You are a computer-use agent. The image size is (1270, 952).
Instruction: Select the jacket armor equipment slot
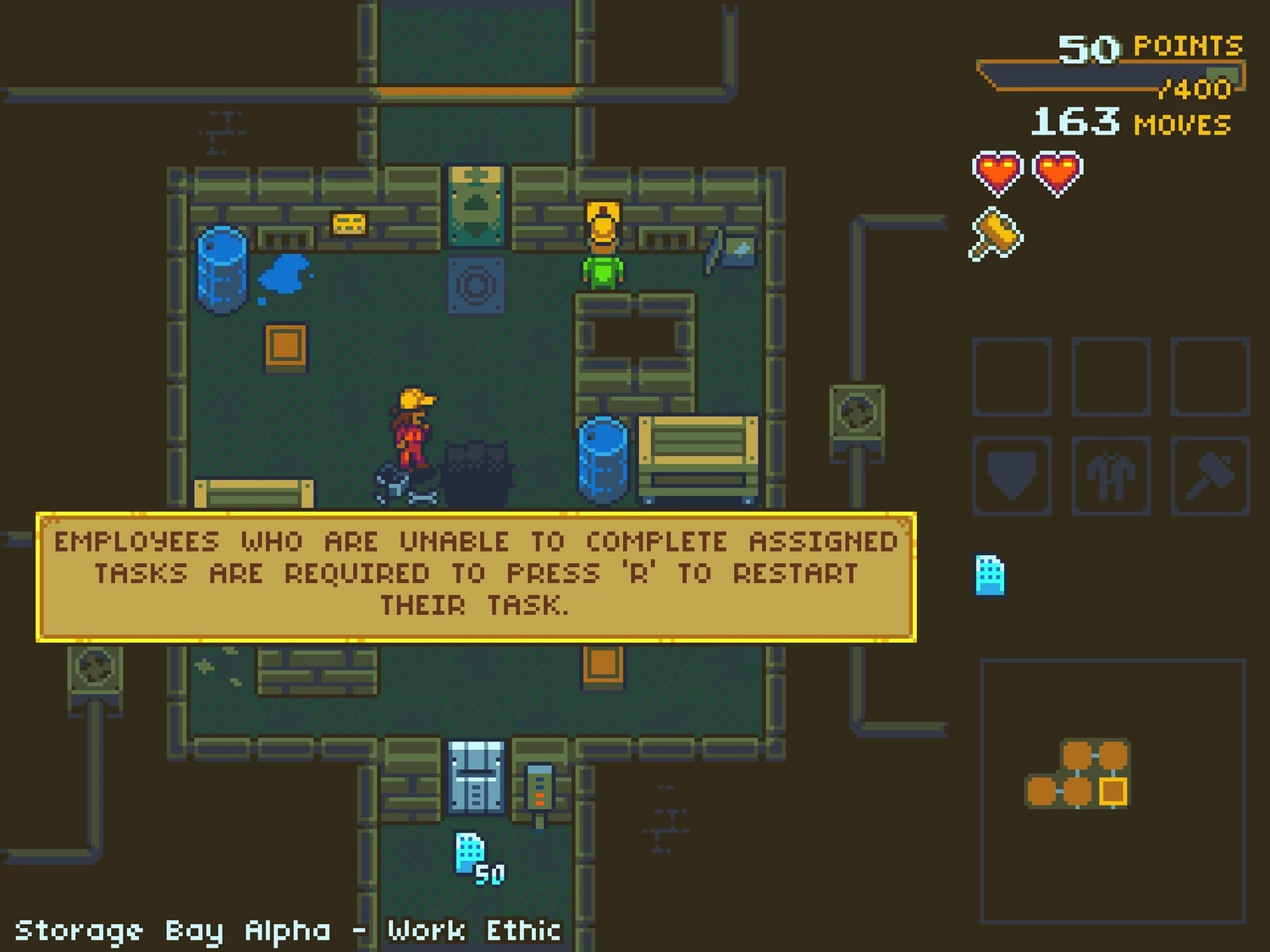pos(1111,476)
